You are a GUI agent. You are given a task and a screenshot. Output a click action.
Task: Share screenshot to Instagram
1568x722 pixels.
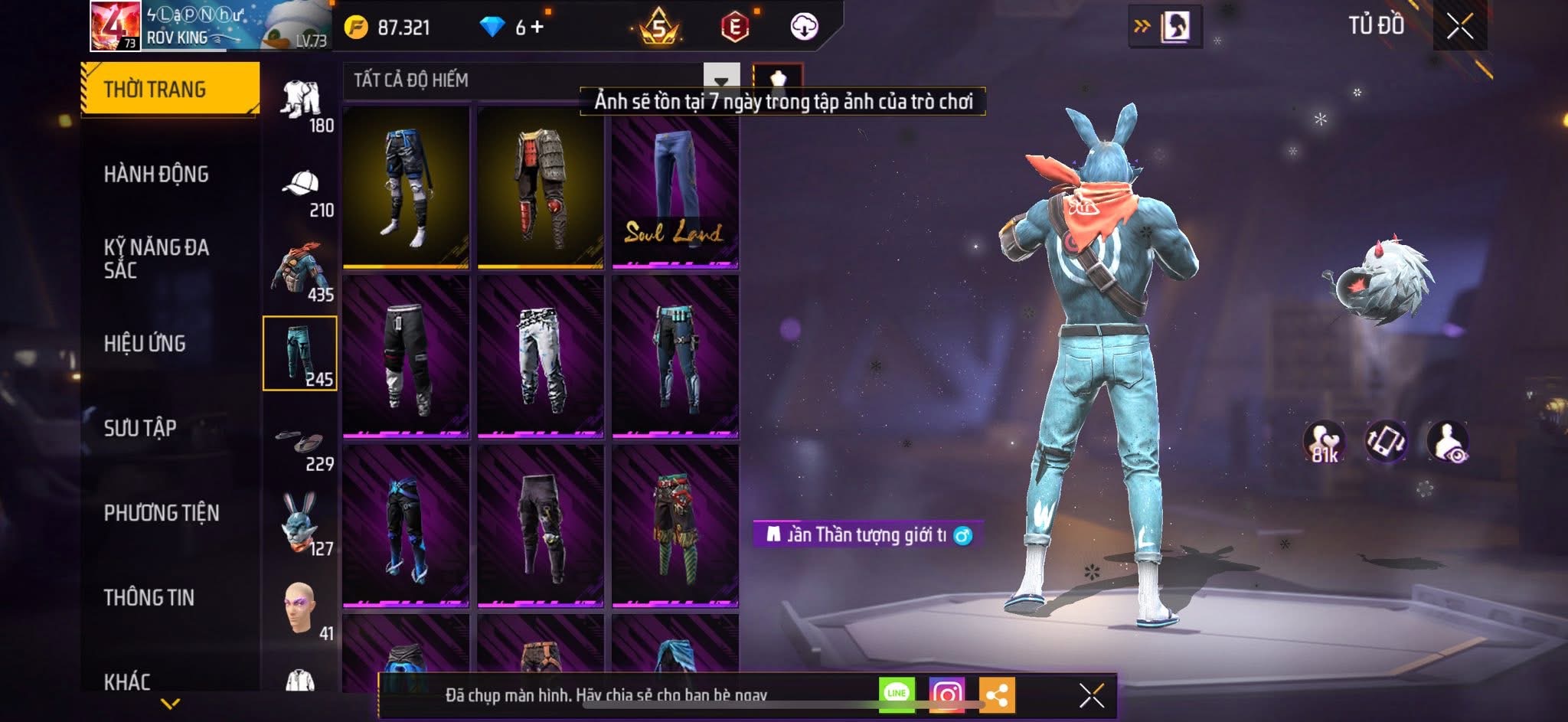click(947, 694)
